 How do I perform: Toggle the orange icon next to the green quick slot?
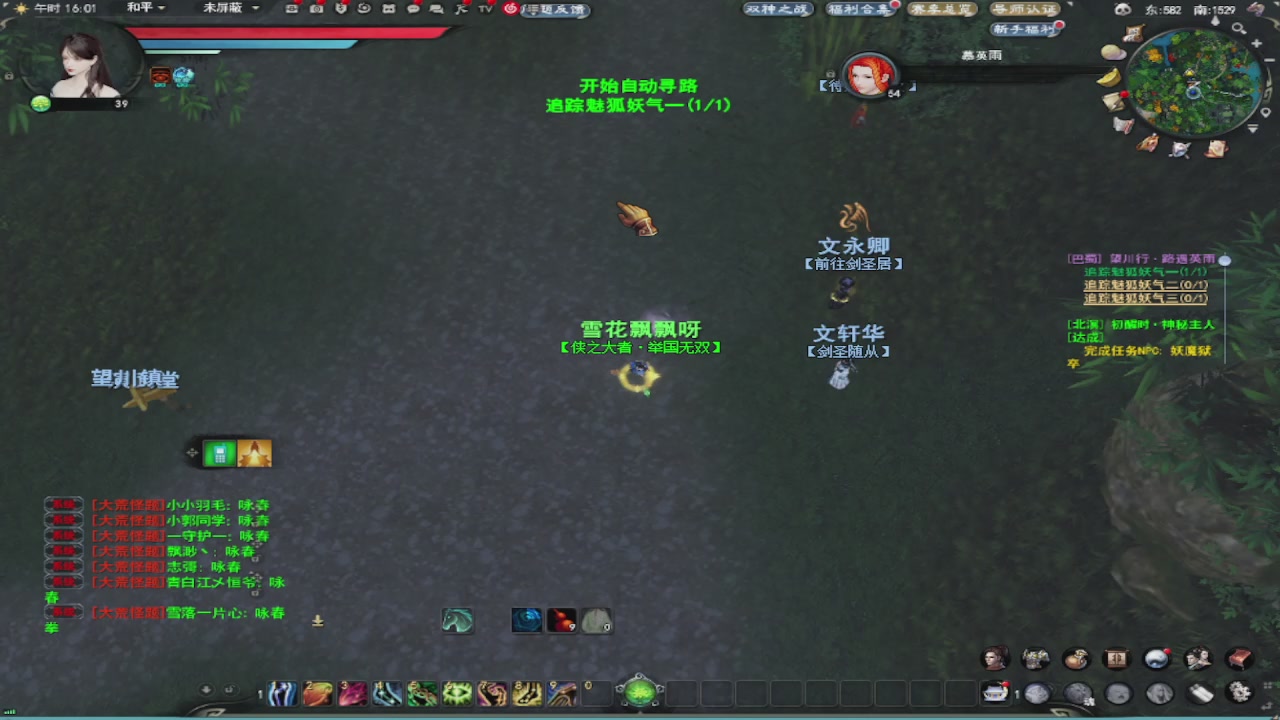pyautogui.click(x=255, y=453)
